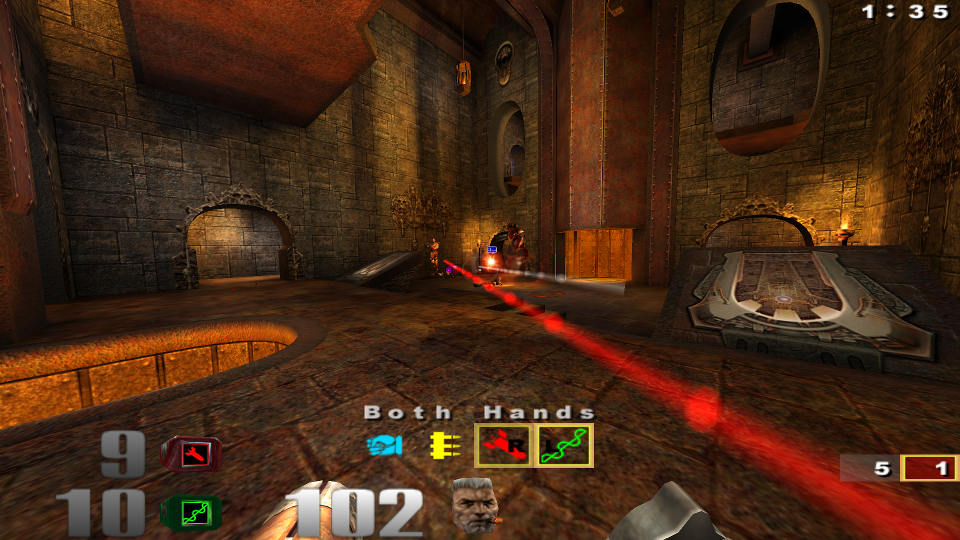Select the blue gauntlet fist weapon icon
Image resolution: width=960 pixels, height=540 pixels.
pos(384,445)
